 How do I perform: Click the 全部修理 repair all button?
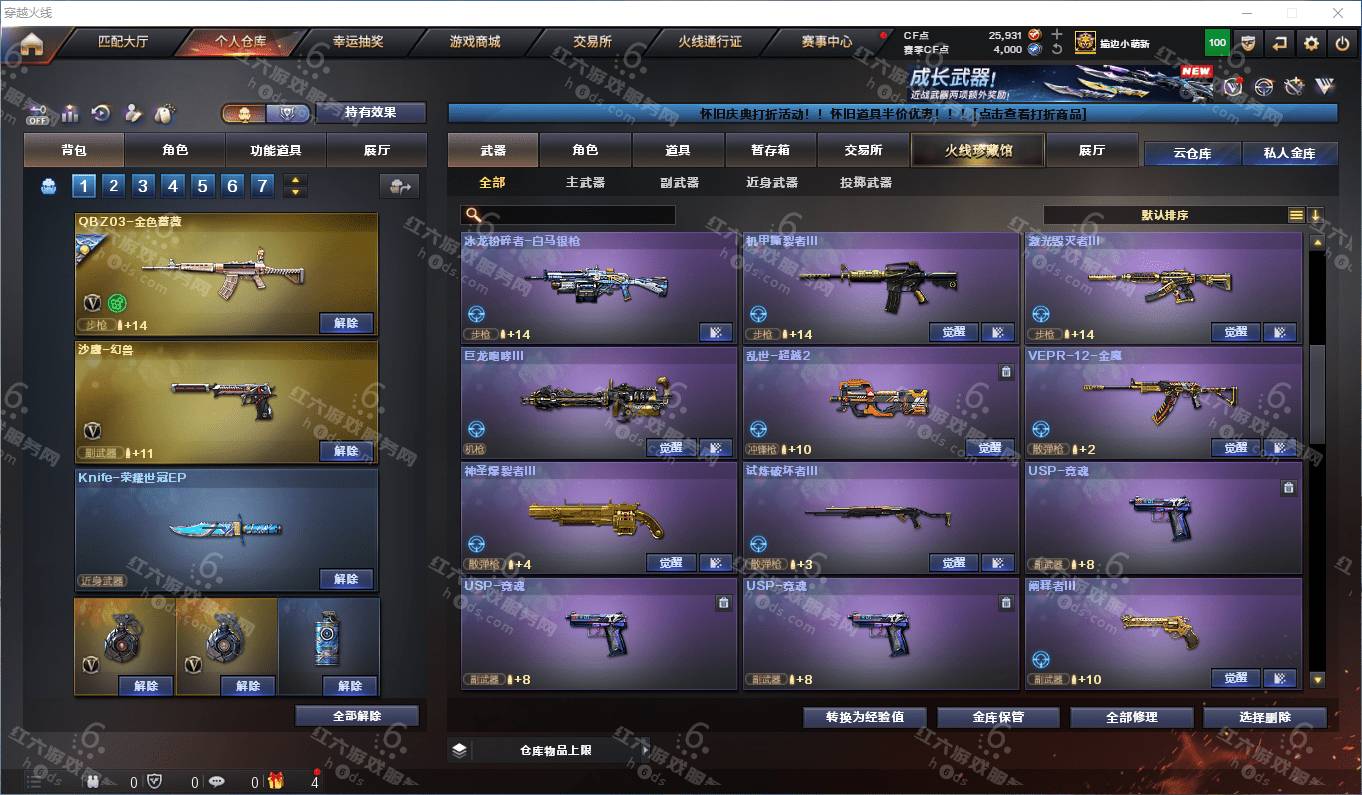pos(1131,717)
